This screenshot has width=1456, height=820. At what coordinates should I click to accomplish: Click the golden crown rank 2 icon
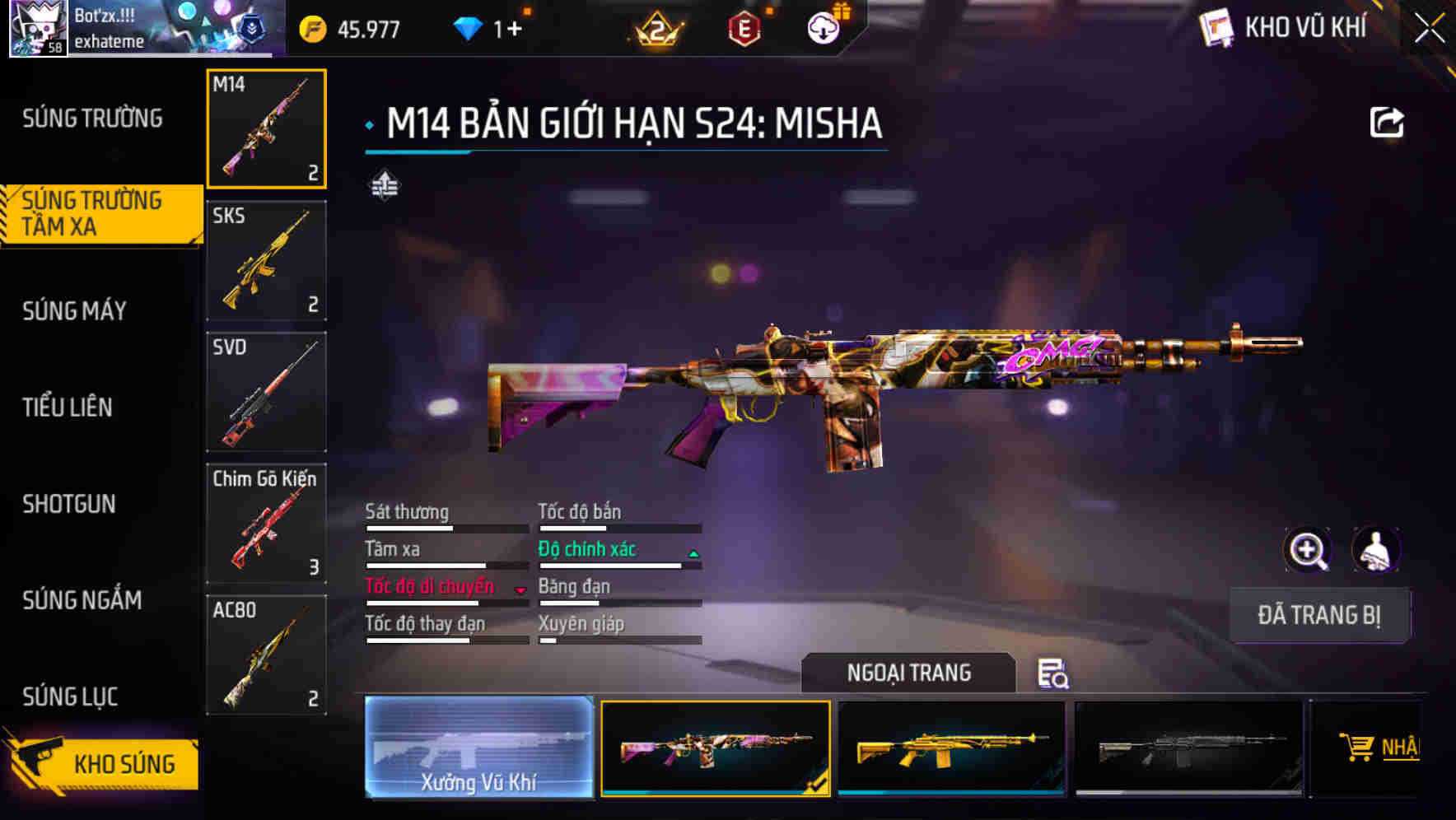click(659, 27)
